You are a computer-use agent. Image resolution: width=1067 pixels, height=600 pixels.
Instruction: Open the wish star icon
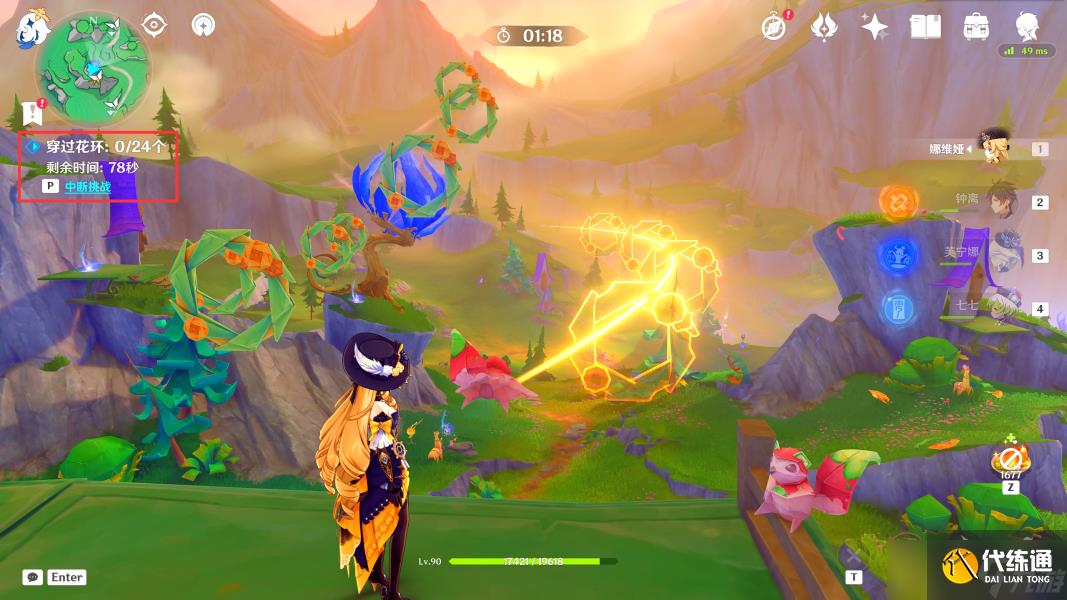click(875, 27)
